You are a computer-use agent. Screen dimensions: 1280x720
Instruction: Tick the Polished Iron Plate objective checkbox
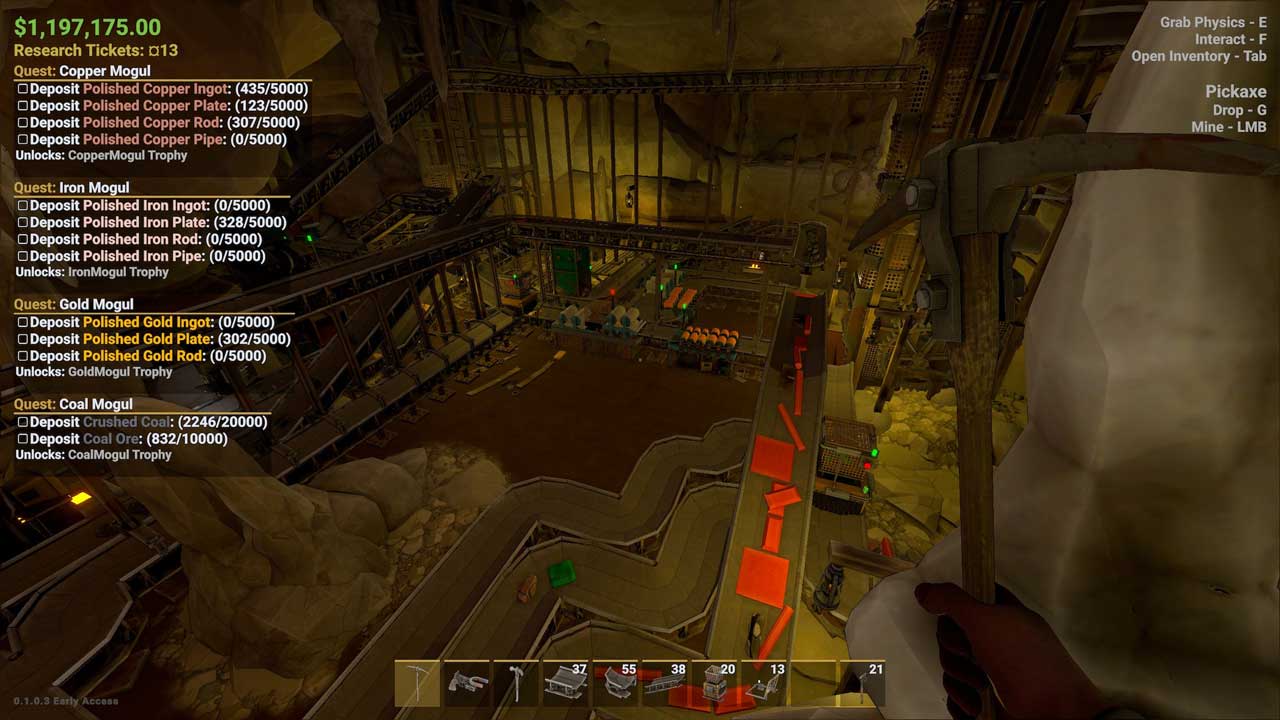[23, 223]
